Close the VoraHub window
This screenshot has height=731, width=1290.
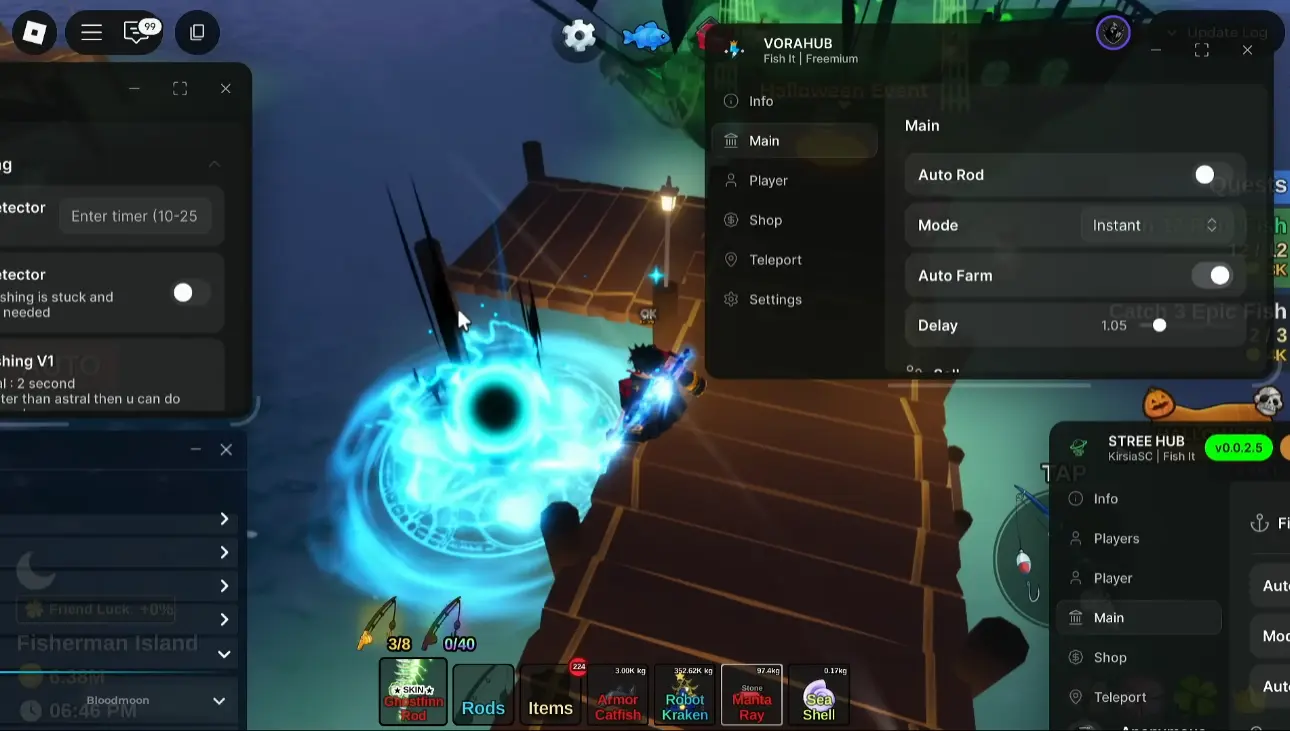(x=1247, y=50)
